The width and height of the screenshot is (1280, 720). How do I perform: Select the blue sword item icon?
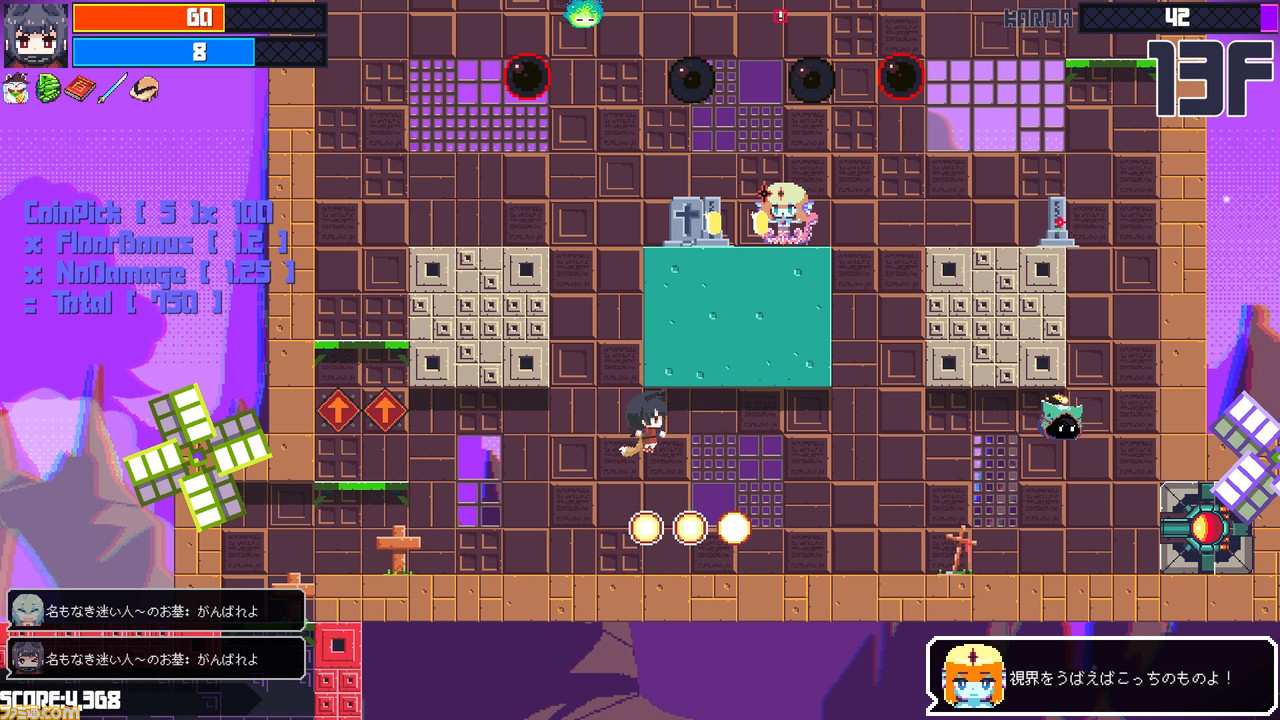pyautogui.click(x=112, y=89)
